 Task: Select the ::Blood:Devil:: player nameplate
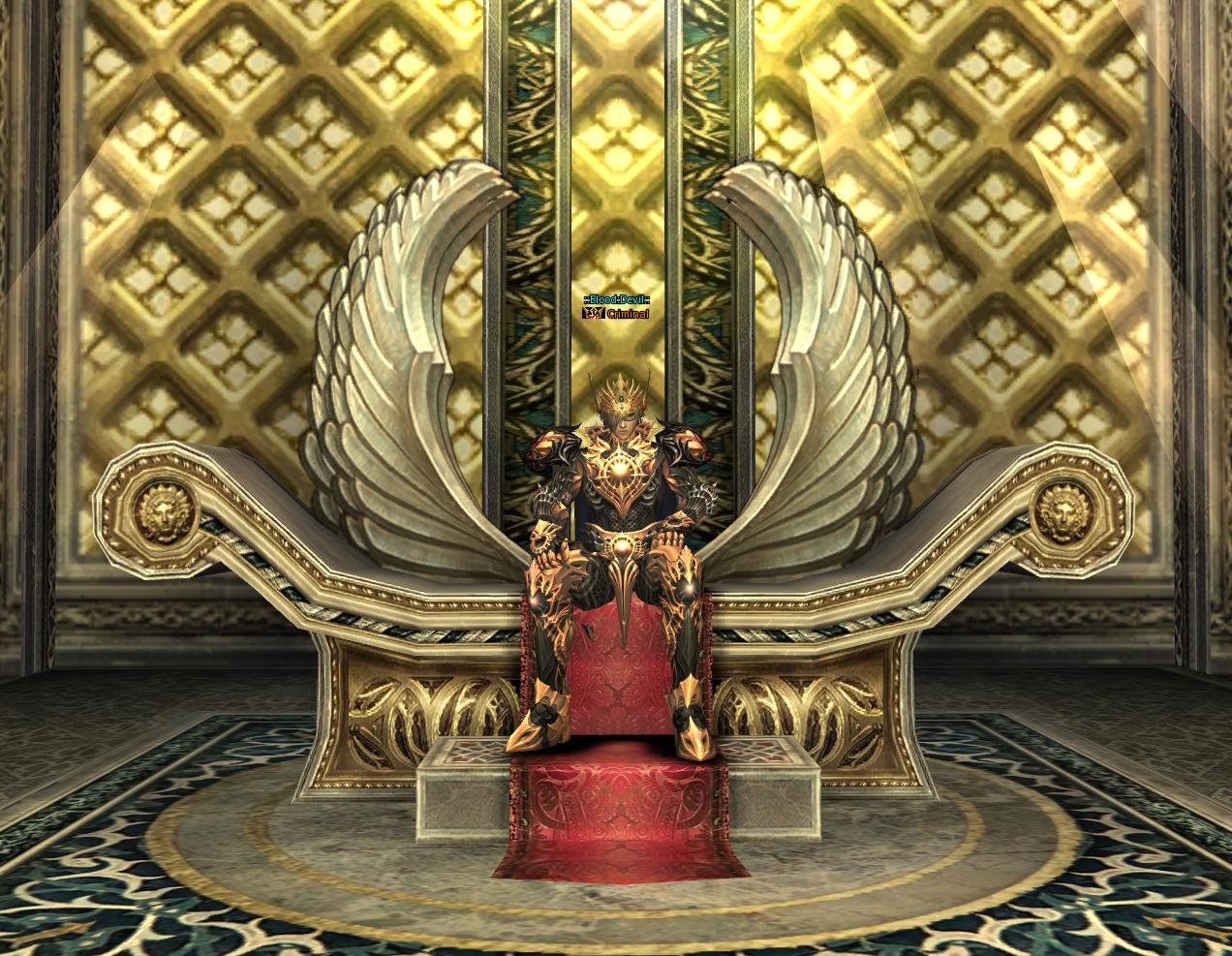(x=616, y=300)
